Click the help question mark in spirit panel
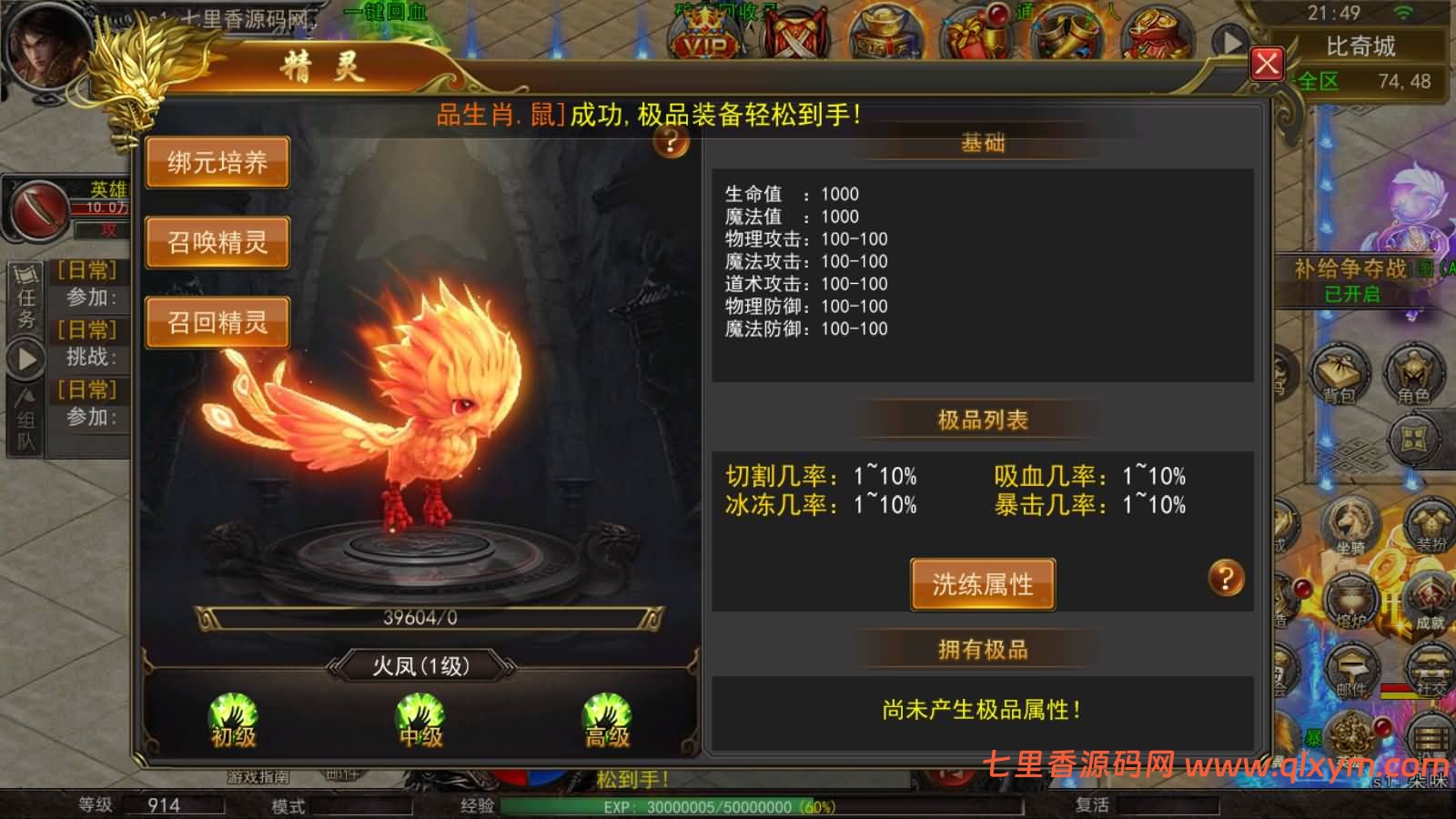 coord(670,144)
